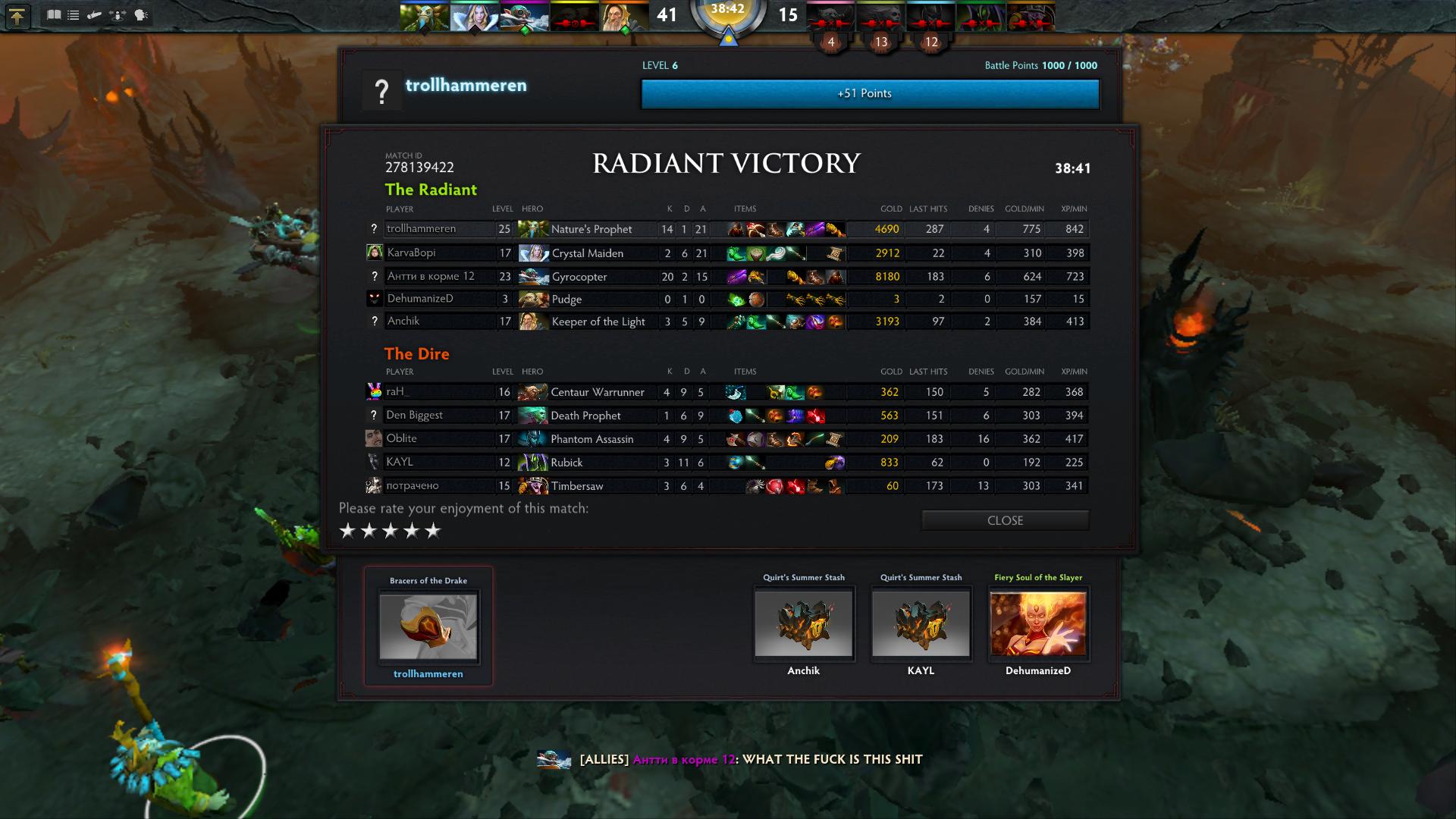Click the list icon in top toolbar
Screen dimensions: 1456x819
(74, 15)
